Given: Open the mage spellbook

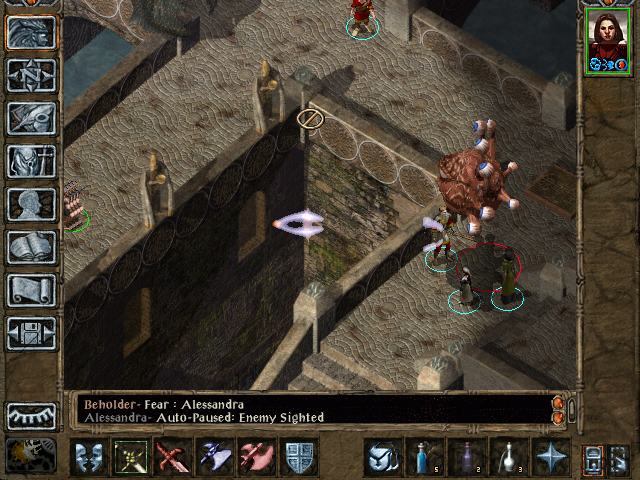Looking at the screenshot, I should point(31,246).
